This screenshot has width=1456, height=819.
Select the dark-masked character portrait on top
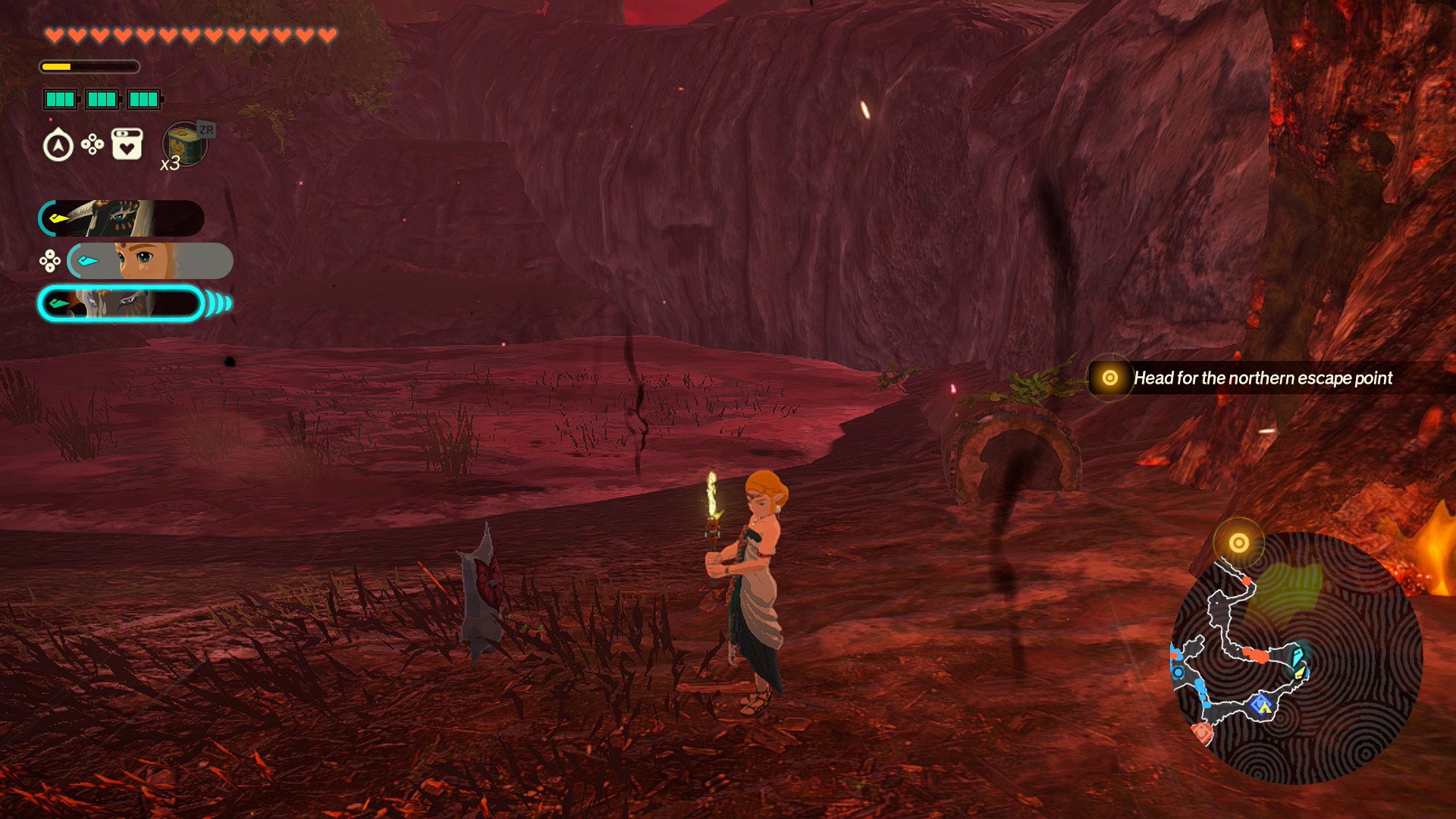click(x=121, y=218)
